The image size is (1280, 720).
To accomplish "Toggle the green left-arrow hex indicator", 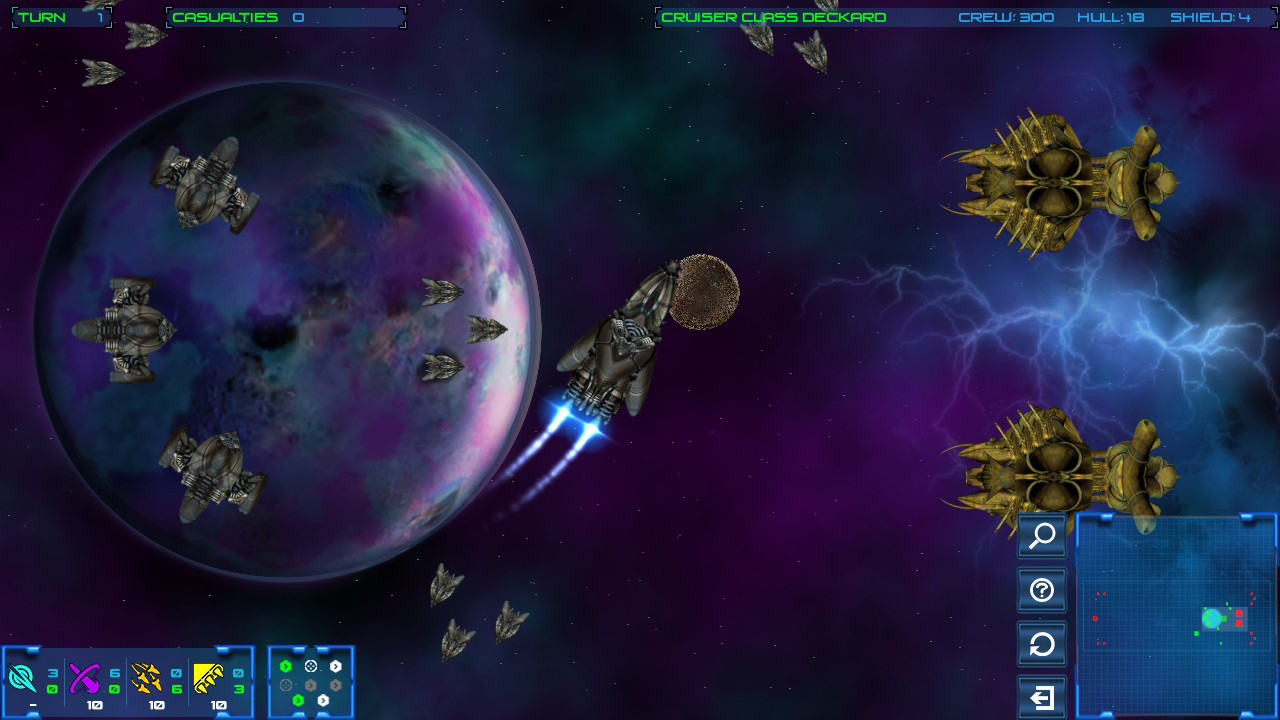I will click(286, 666).
